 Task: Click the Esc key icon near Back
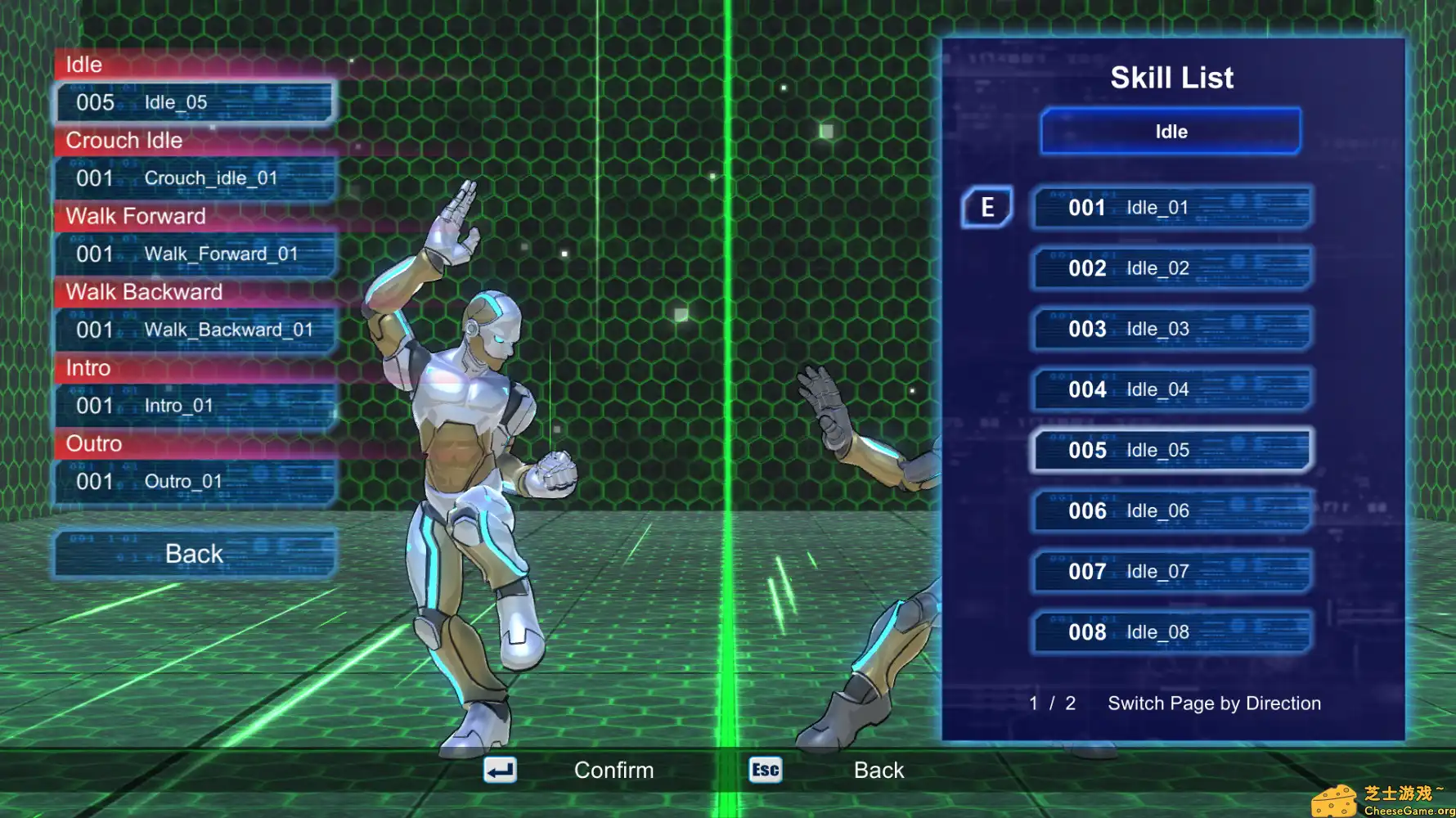point(764,770)
